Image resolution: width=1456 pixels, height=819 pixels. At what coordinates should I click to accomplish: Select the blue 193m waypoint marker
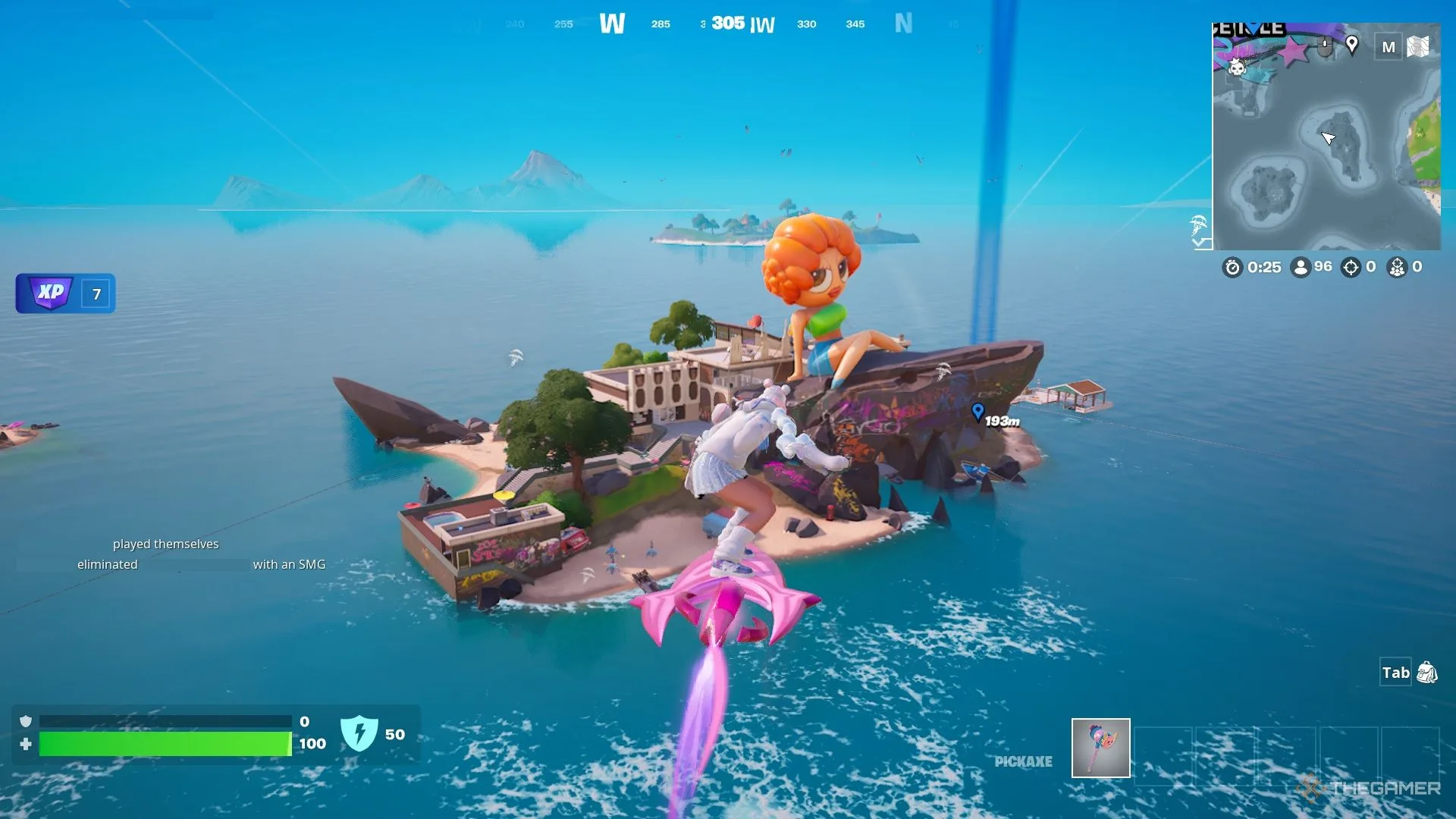tap(977, 412)
